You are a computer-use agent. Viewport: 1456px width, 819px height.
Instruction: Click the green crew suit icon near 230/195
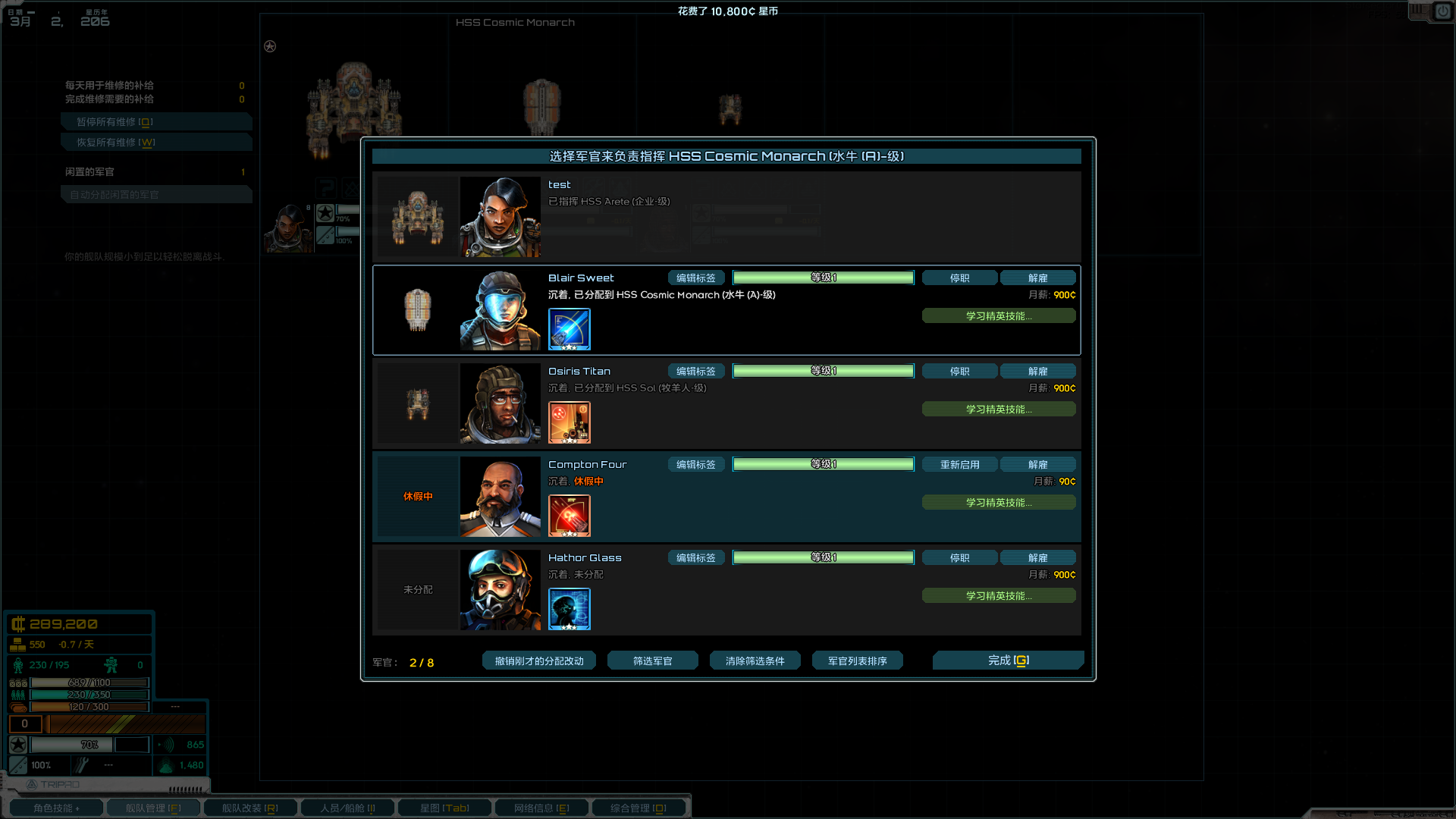tap(17, 665)
